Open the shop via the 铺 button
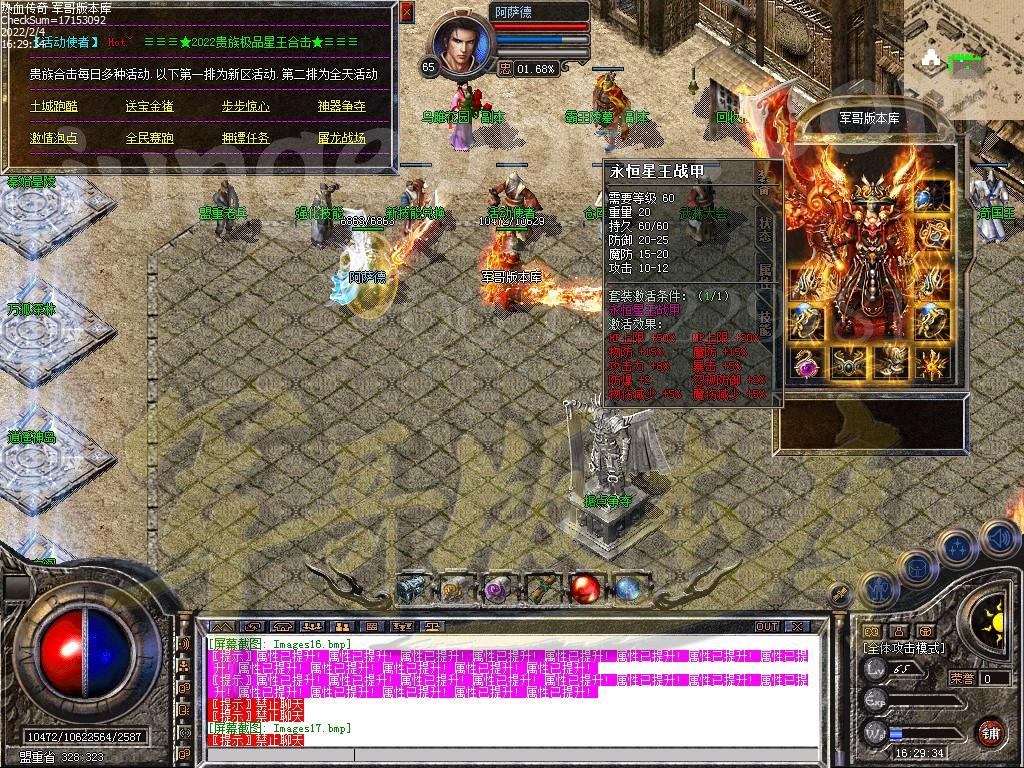1024x768 pixels. [990, 732]
